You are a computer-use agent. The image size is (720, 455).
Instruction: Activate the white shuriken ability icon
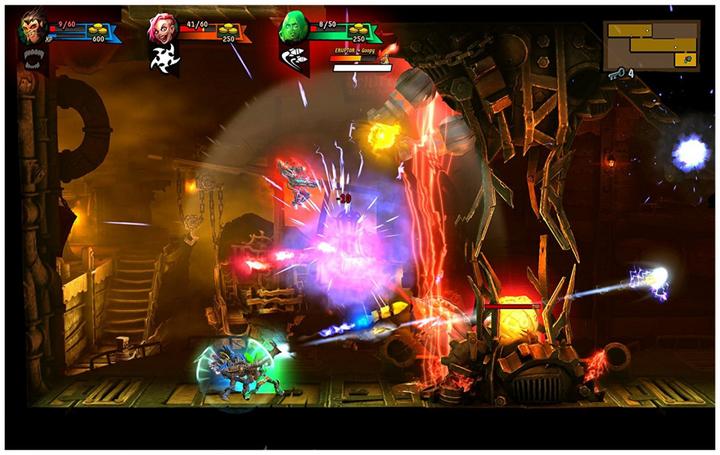pos(160,59)
